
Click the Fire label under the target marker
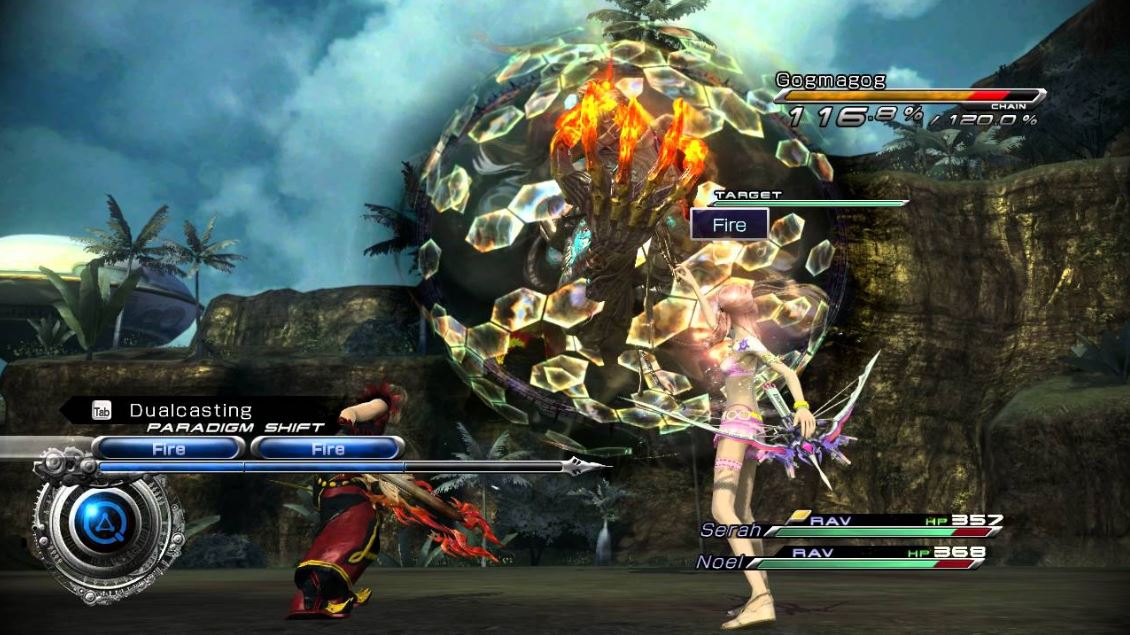click(x=729, y=225)
